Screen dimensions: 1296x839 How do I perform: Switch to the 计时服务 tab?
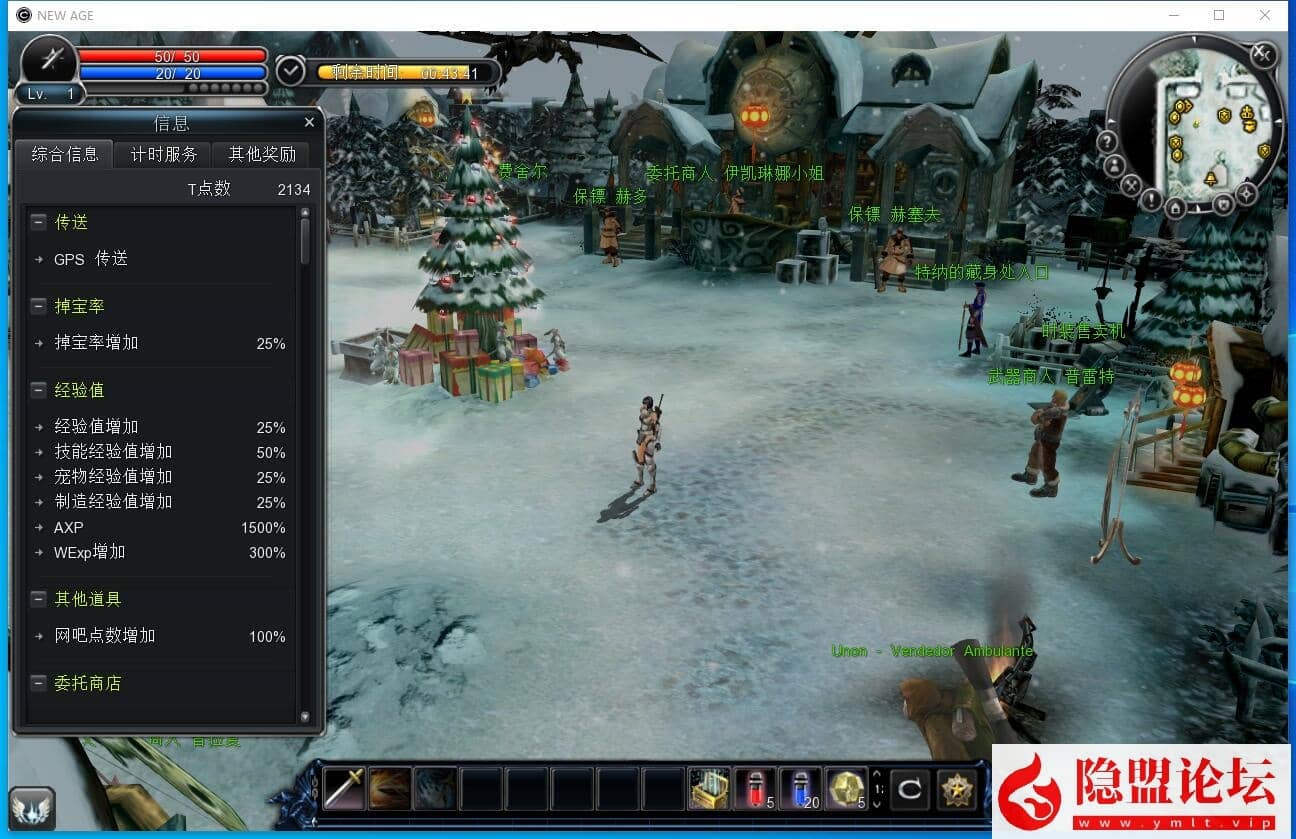tap(162, 154)
